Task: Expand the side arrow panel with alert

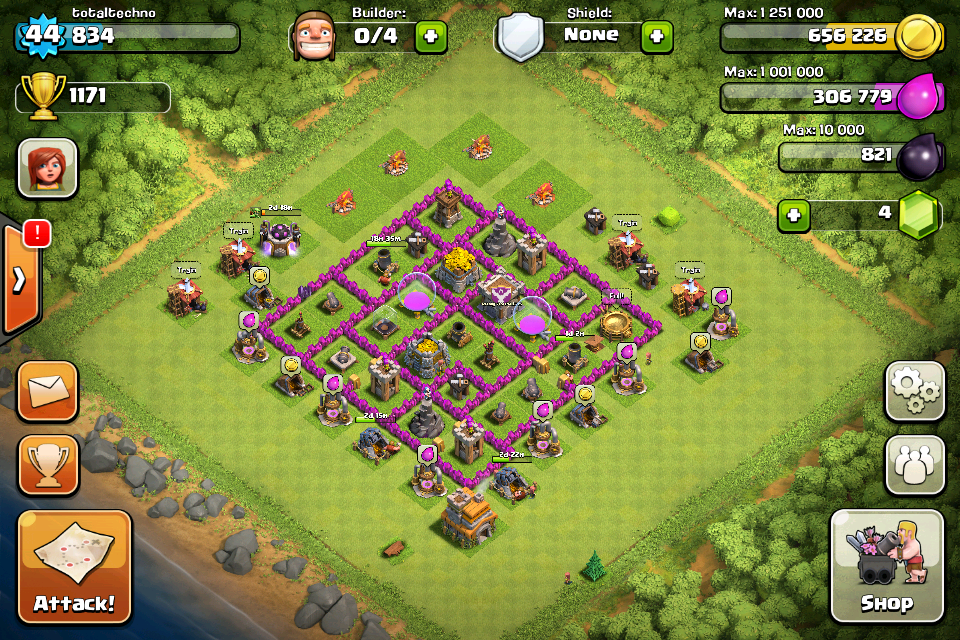Action: coord(20,278)
